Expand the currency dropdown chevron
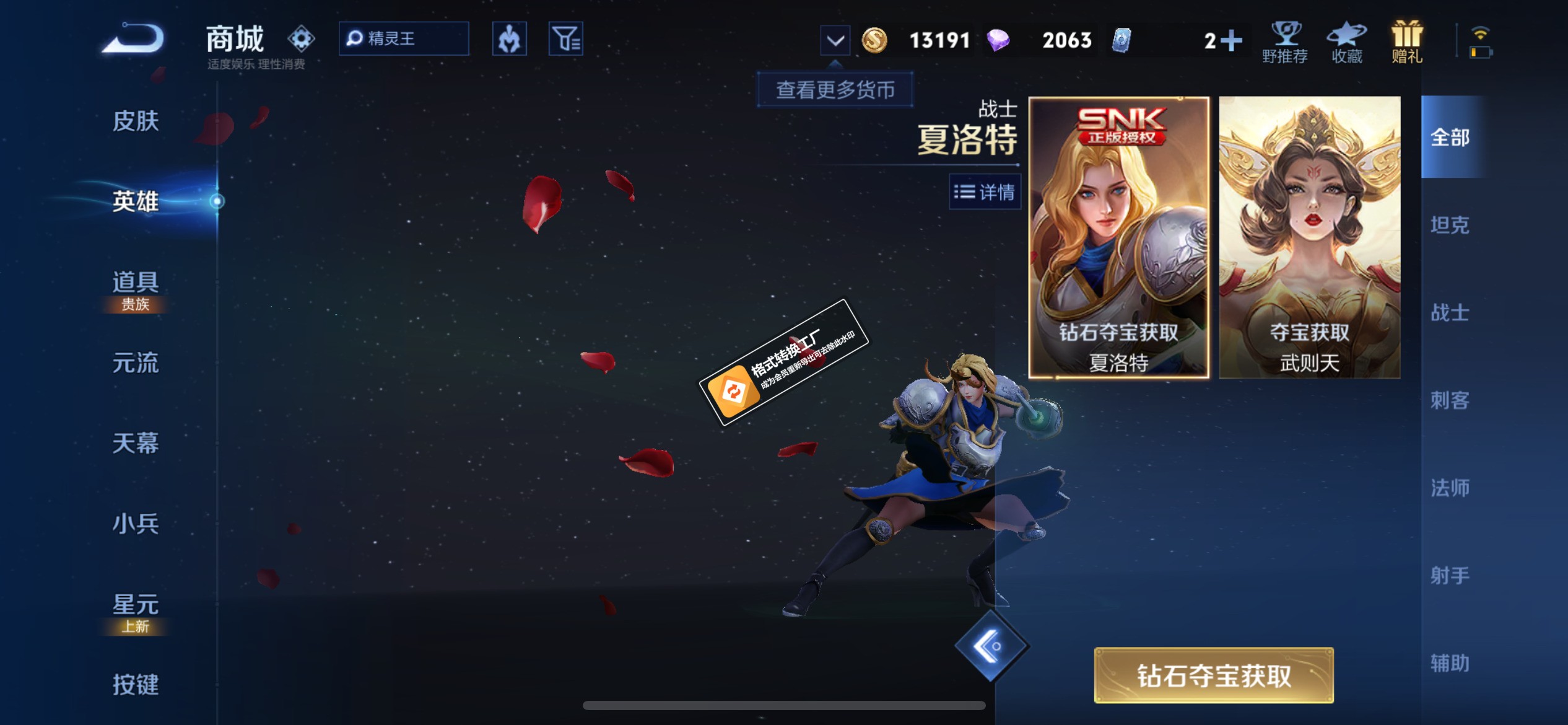 tap(835, 39)
